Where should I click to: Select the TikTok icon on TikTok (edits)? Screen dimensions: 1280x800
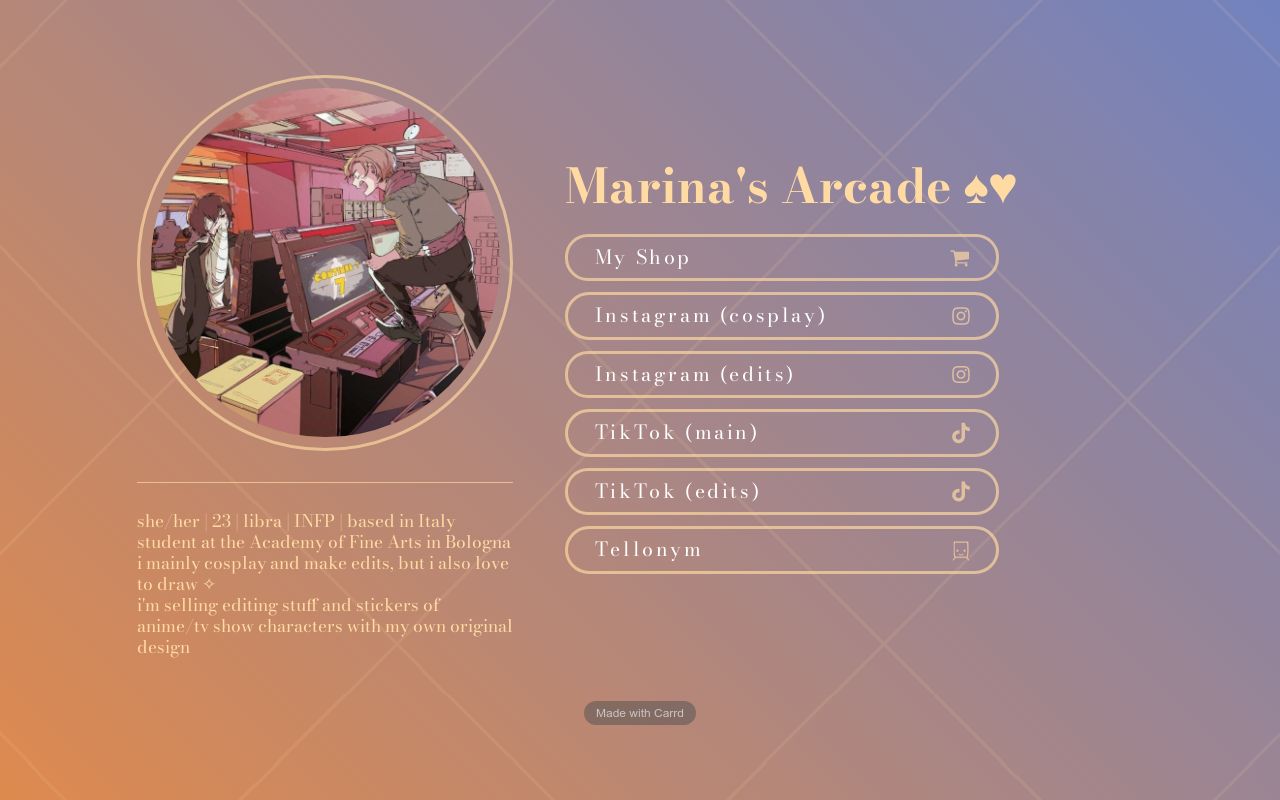point(960,491)
